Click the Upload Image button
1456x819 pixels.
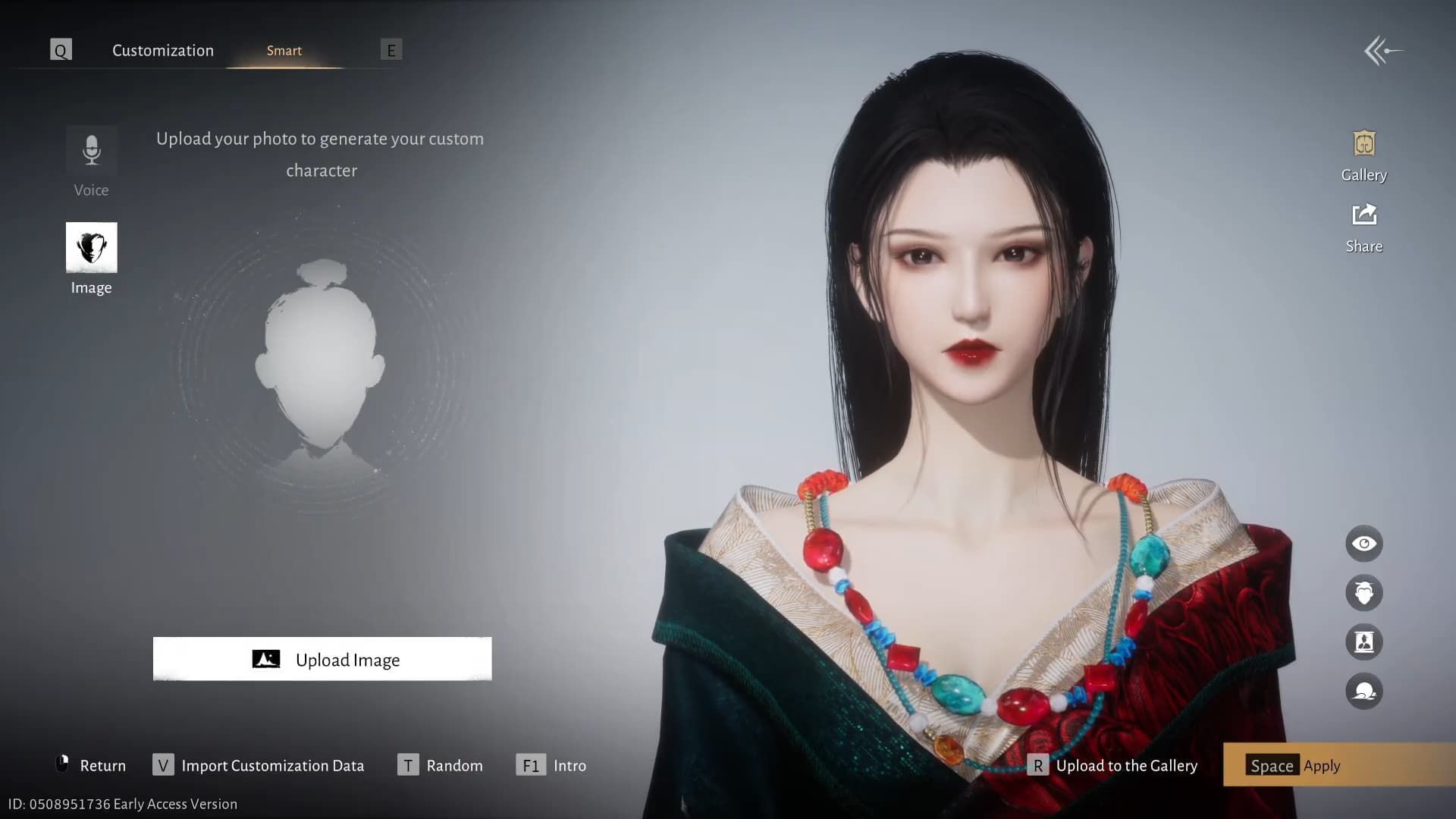point(322,659)
